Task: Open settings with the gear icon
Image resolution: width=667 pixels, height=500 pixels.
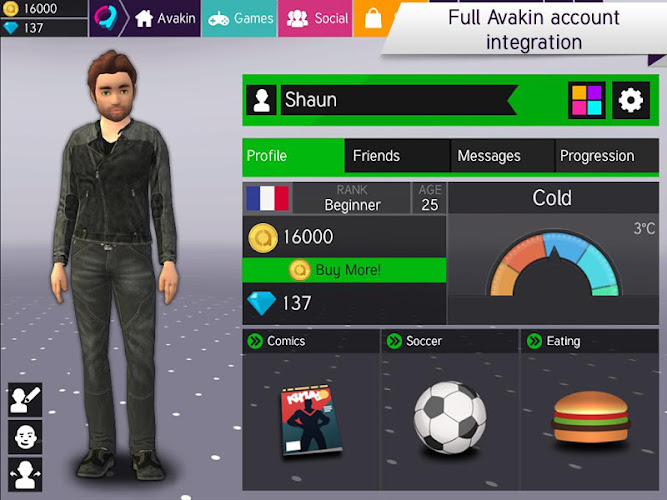Action: tap(630, 100)
